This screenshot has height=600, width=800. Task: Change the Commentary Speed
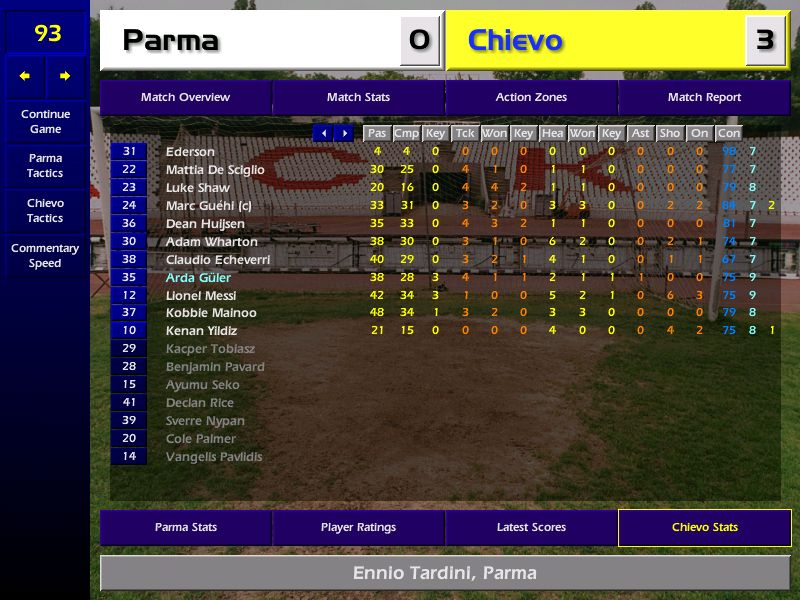pyautogui.click(x=45, y=256)
